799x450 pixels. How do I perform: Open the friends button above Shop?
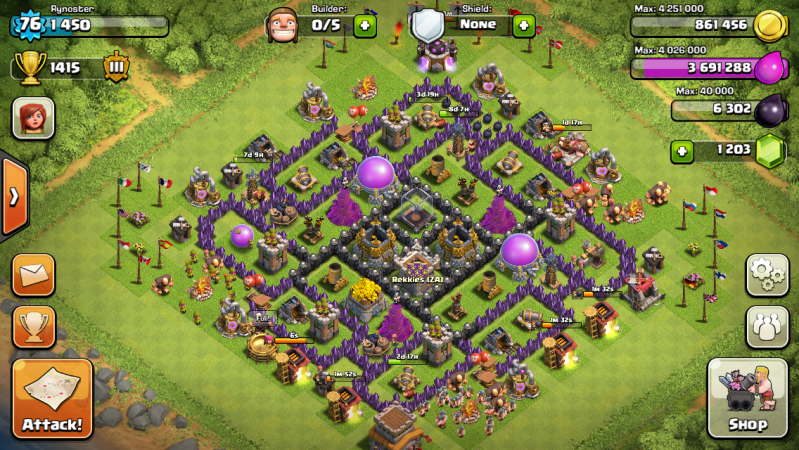pyautogui.click(x=765, y=326)
